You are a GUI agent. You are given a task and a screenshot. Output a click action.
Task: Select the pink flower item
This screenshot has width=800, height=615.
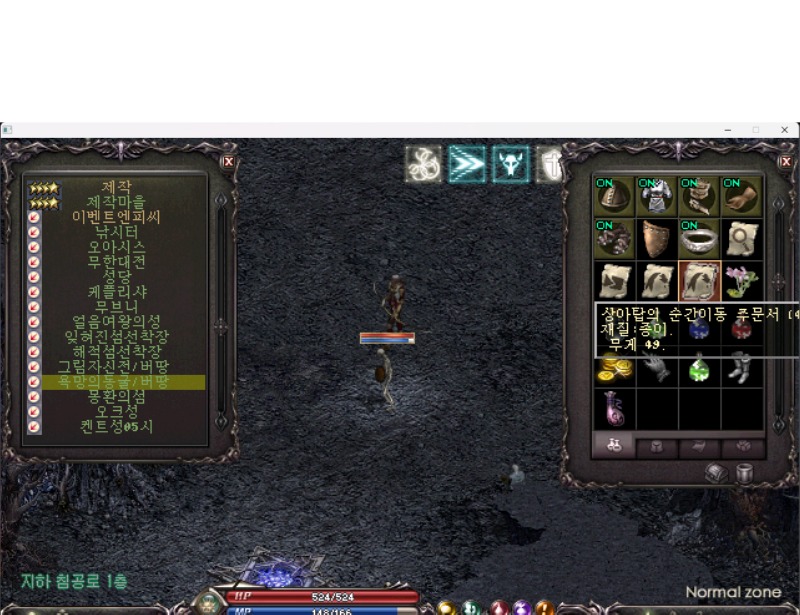click(741, 281)
